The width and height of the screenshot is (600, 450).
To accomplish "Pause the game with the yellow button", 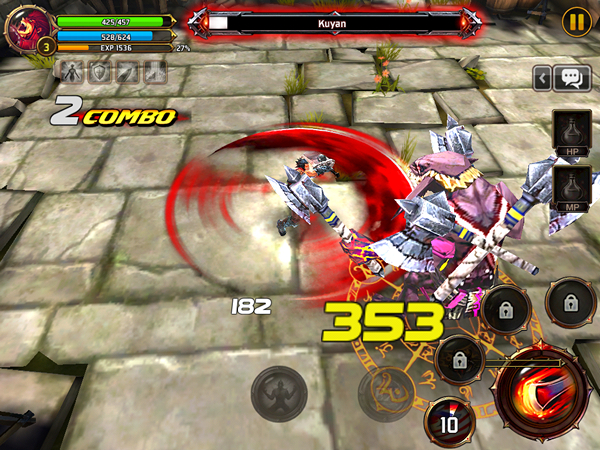I will pos(575,20).
